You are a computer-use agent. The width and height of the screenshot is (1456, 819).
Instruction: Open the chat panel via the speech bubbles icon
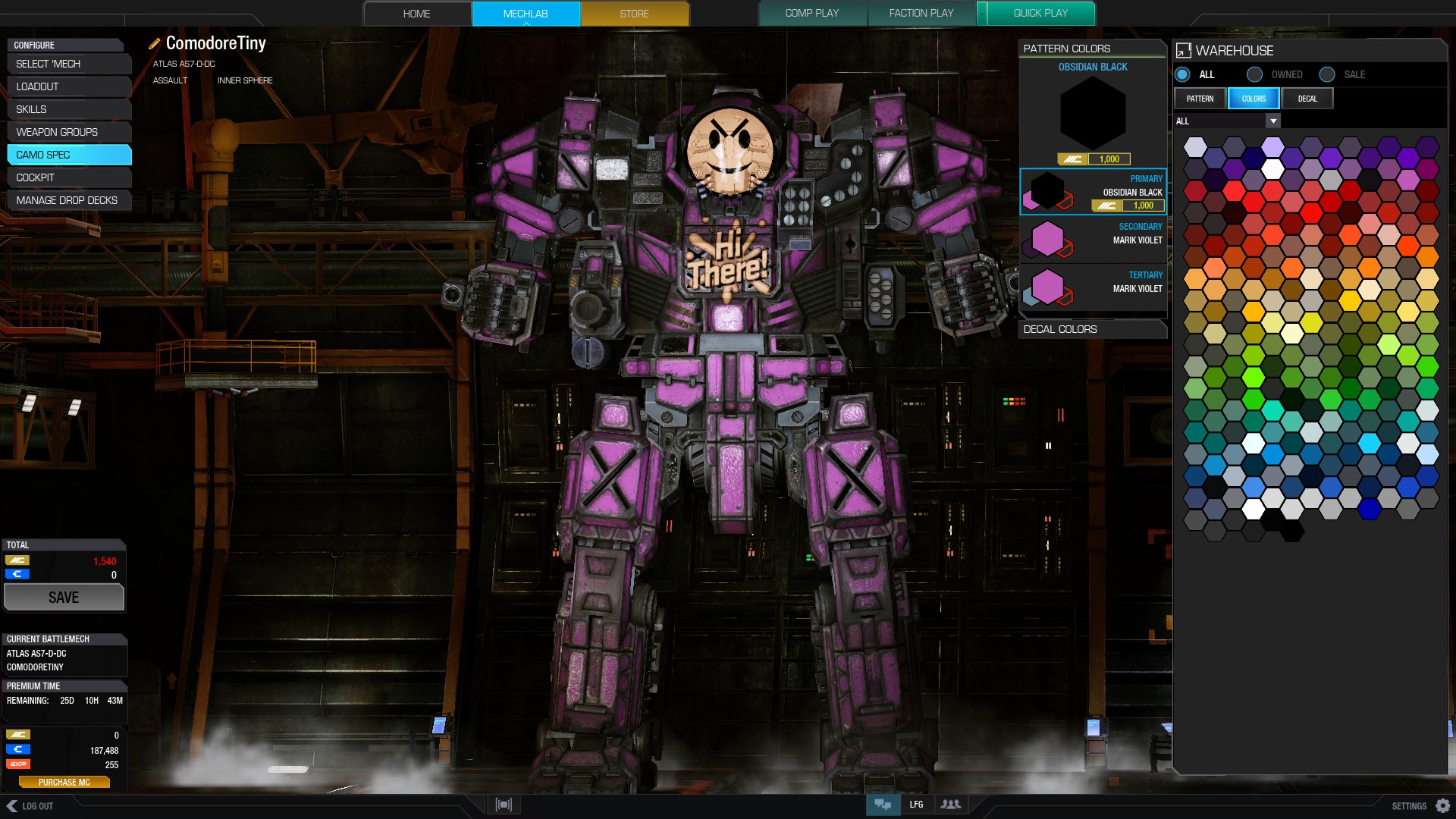coord(883,805)
